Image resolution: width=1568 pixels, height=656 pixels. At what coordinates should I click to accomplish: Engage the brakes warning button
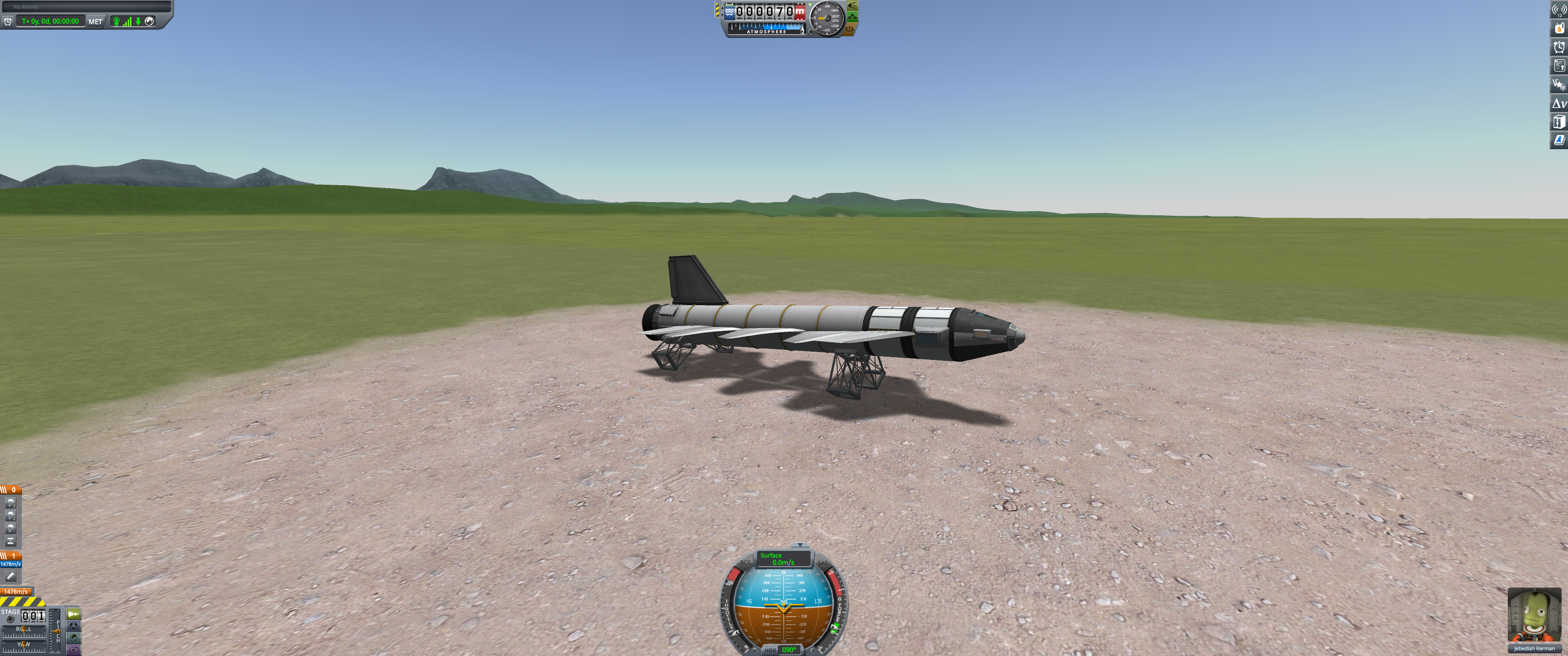(x=850, y=29)
